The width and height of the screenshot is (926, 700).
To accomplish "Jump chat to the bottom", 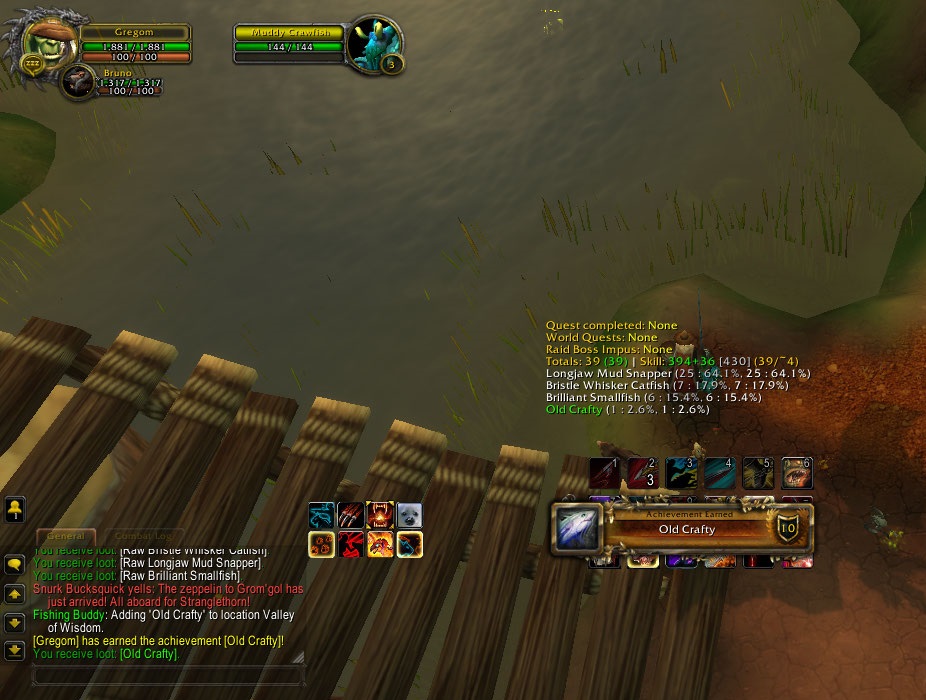I will (x=15, y=650).
